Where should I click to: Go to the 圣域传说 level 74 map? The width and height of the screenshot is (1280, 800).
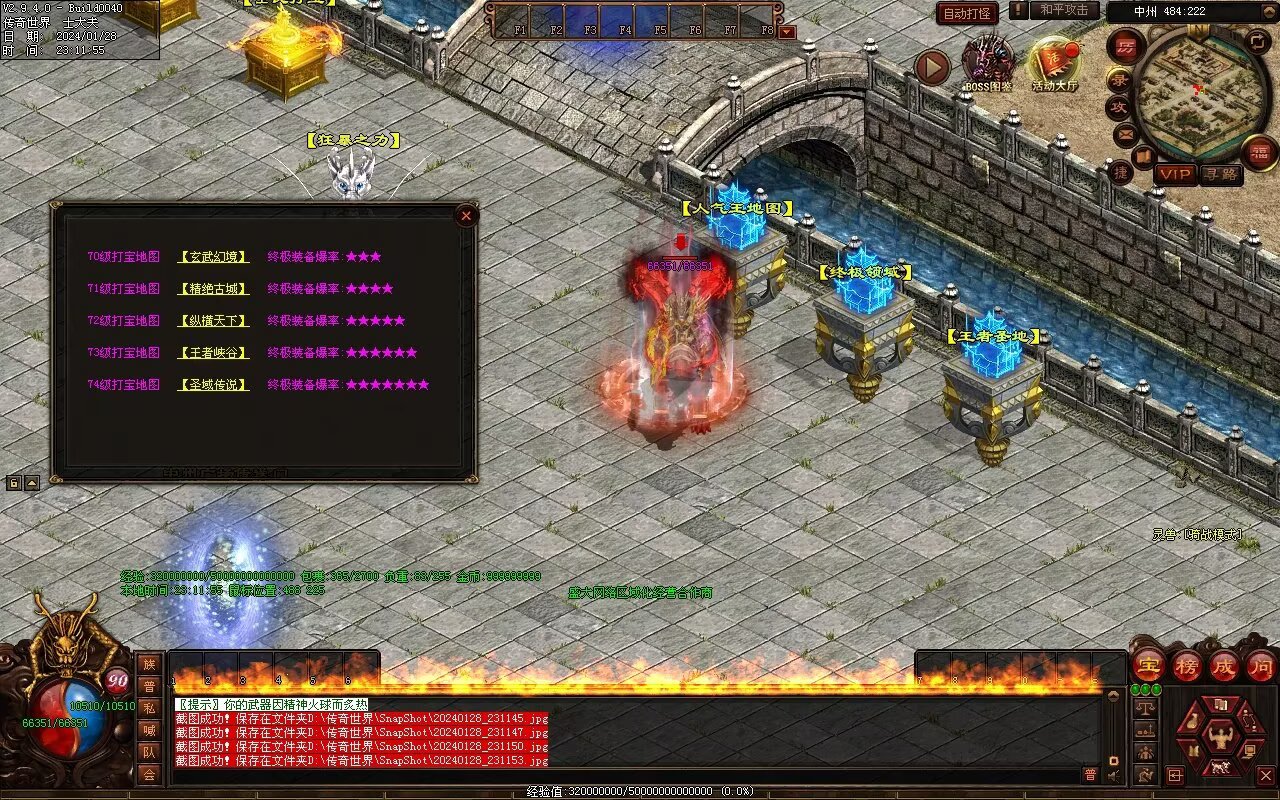click(213, 385)
